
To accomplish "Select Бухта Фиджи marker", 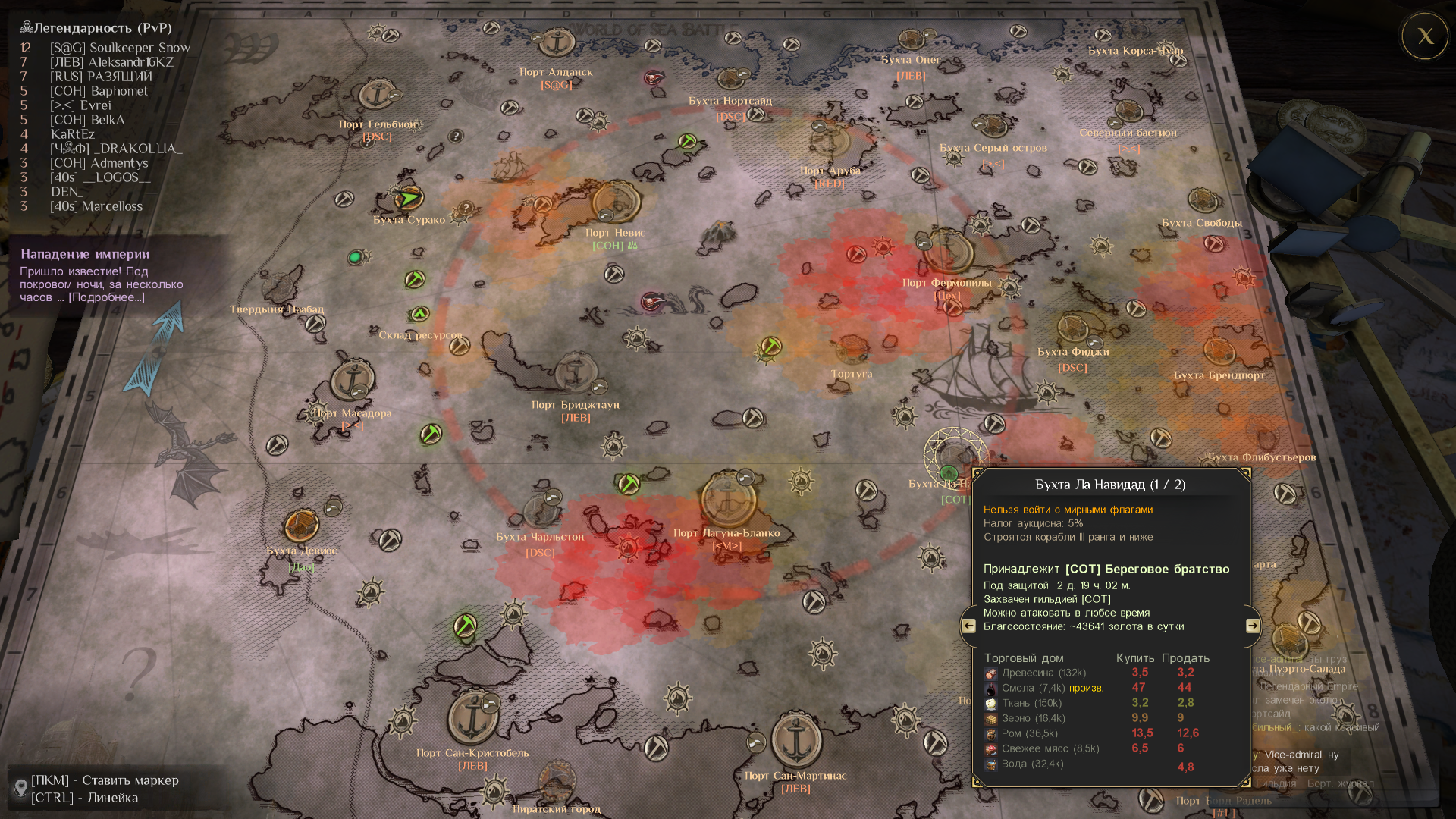I will point(1072,328).
